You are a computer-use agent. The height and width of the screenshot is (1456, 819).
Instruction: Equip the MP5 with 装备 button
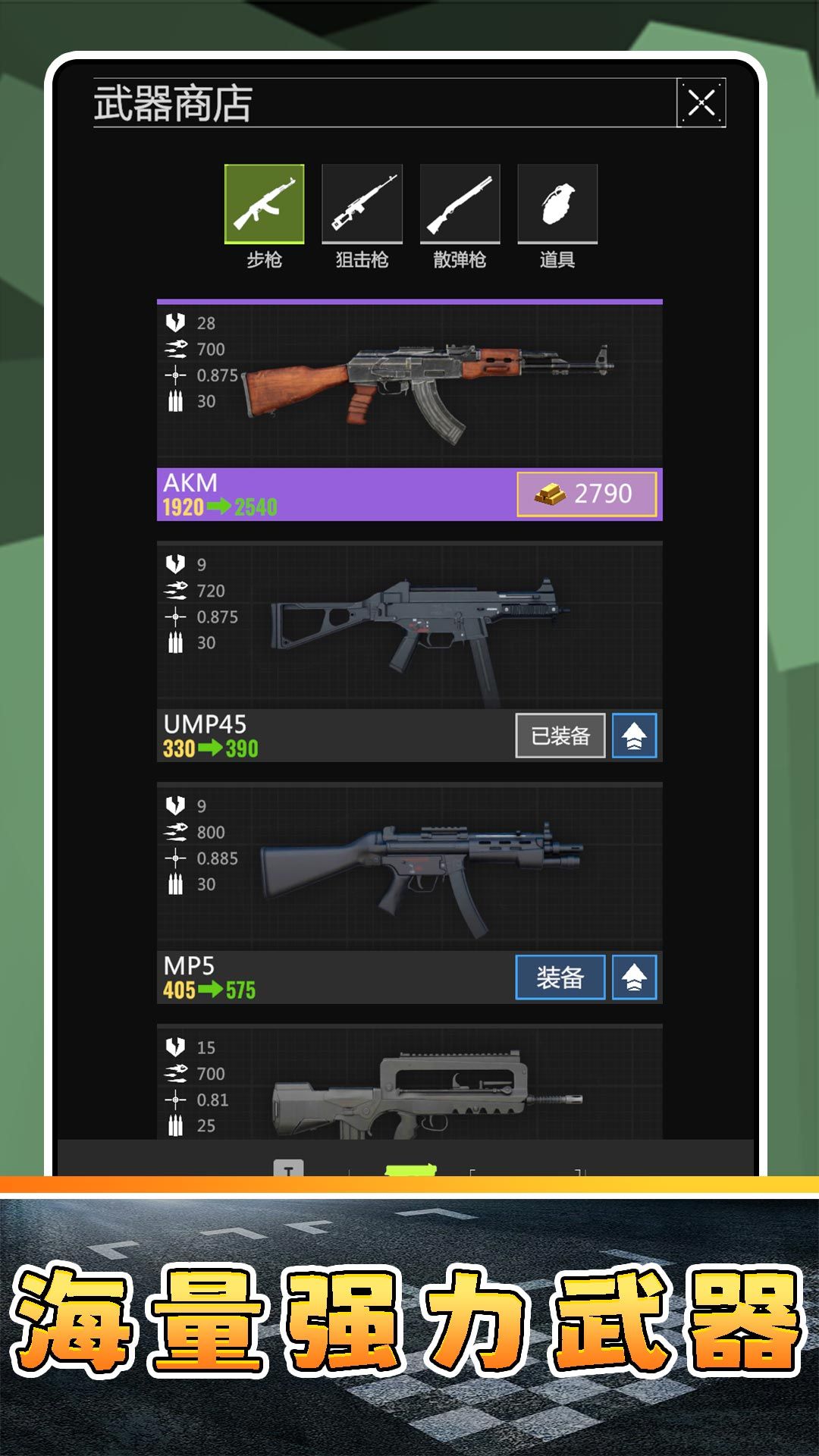coord(560,977)
